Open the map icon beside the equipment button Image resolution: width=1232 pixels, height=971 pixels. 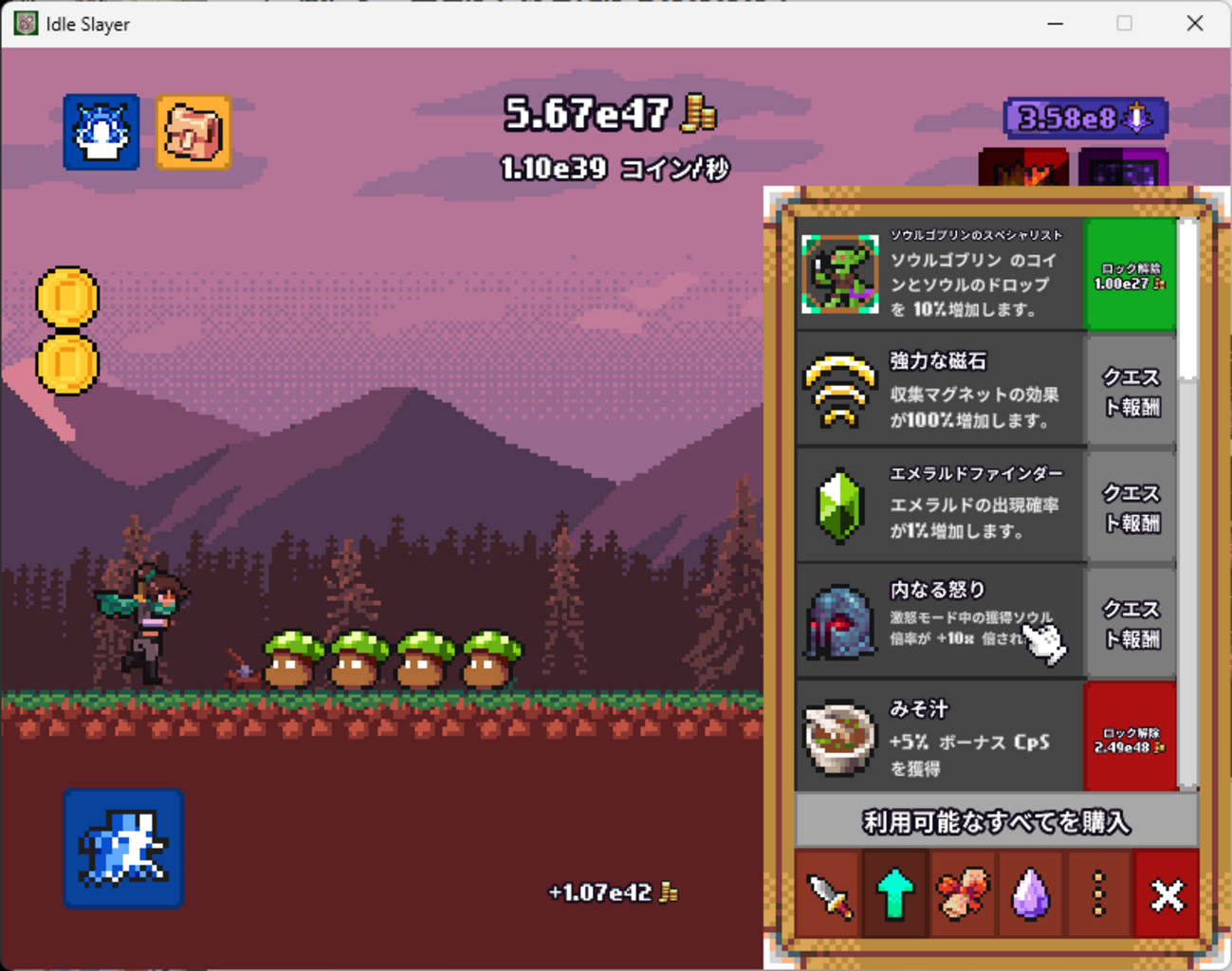(193, 134)
